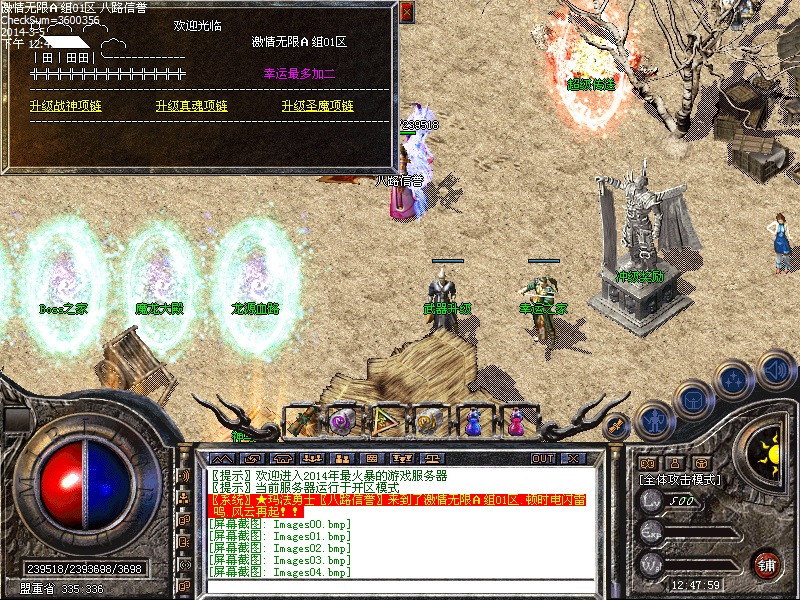Pick the 升级圣魔项链 upgrade link
Image resolution: width=800 pixels, height=600 pixels.
click(317, 106)
